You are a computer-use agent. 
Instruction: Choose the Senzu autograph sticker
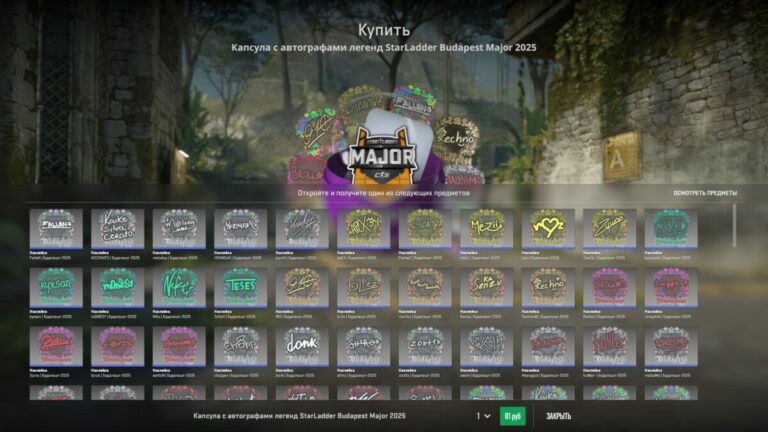click(485, 287)
